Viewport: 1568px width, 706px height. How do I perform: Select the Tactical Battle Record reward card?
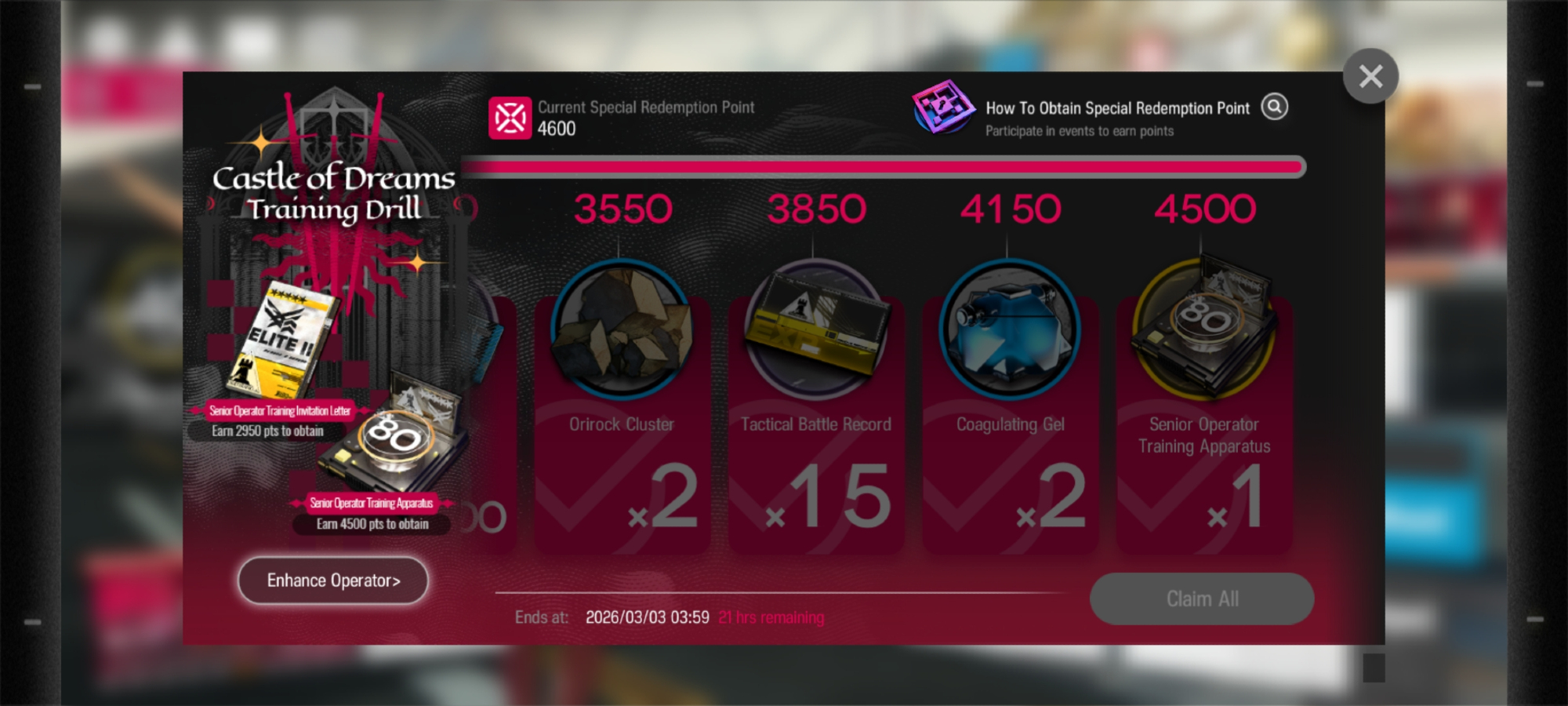[815, 408]
